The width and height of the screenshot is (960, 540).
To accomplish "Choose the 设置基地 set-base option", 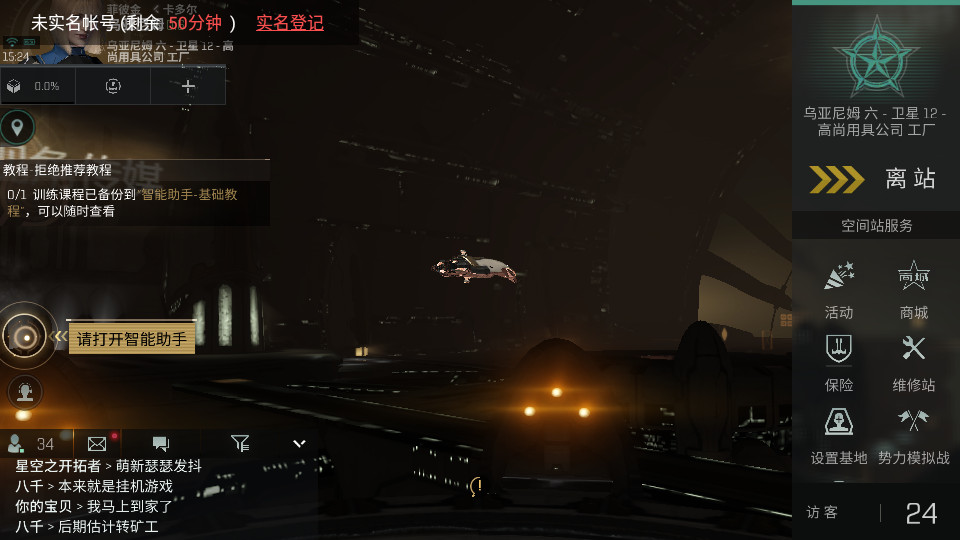I will point(838,434).
